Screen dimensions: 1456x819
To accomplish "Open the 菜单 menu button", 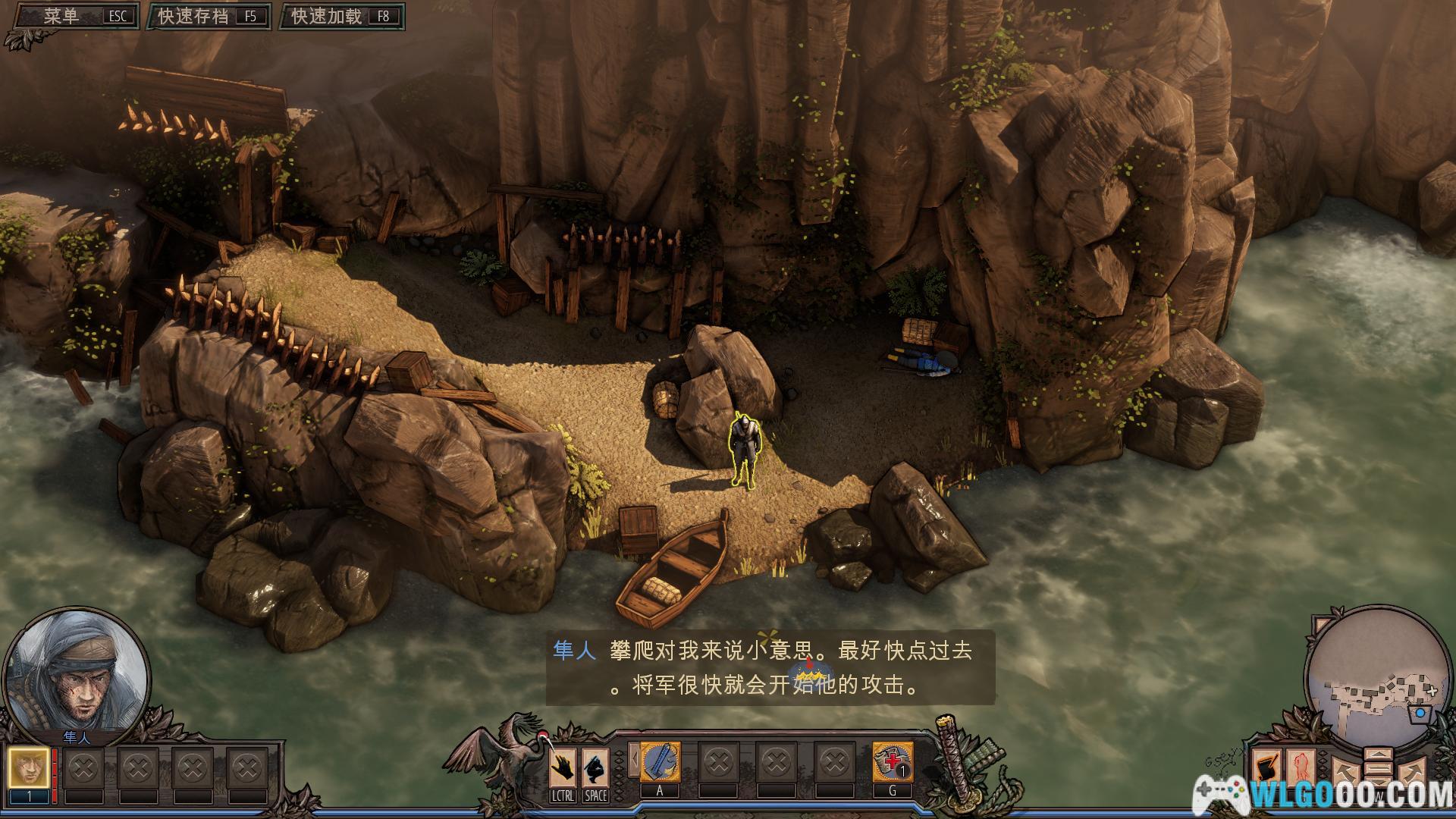I will click(x=73, y=17).
